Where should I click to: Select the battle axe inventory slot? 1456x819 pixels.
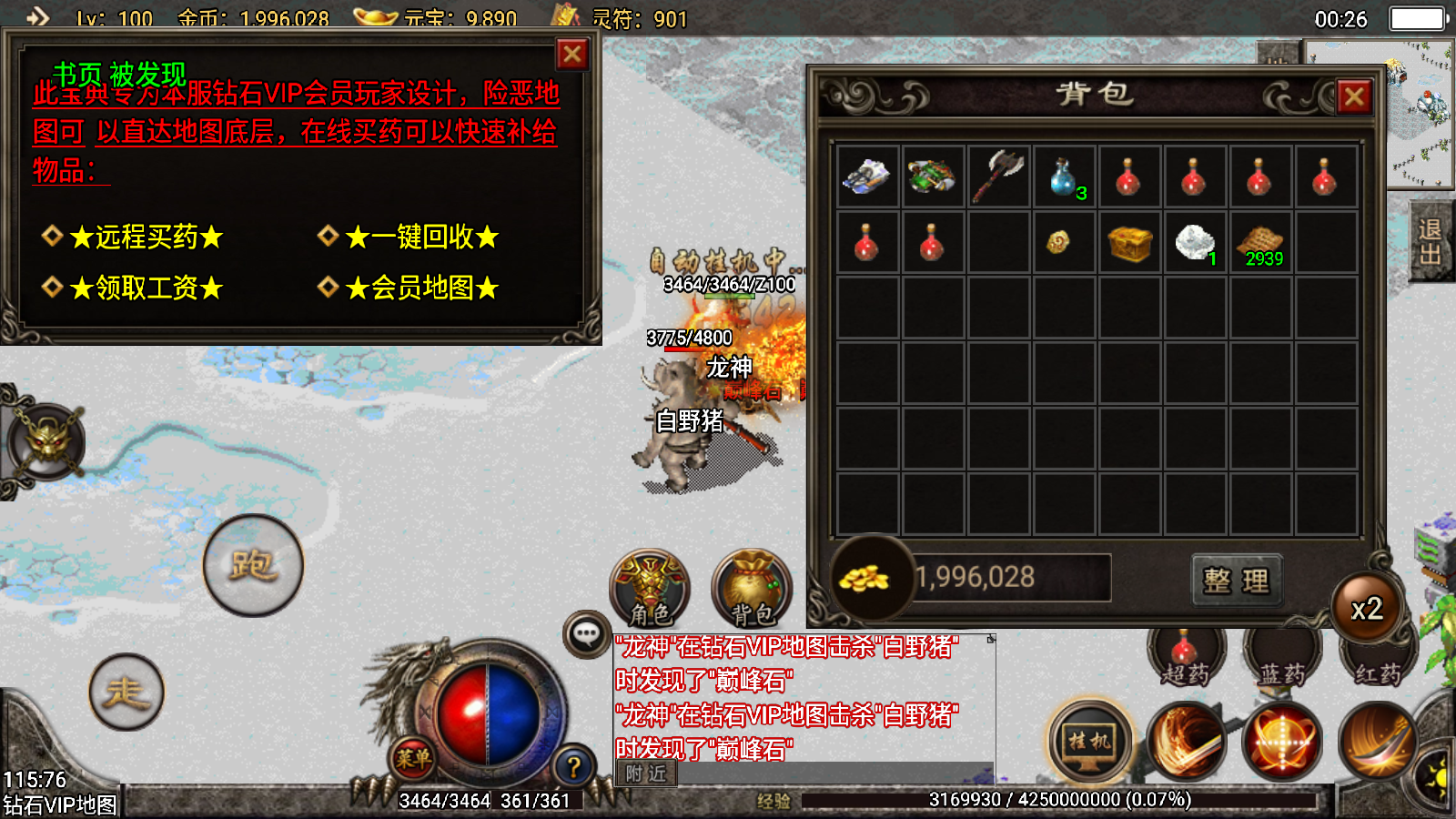tap(998, 176)
